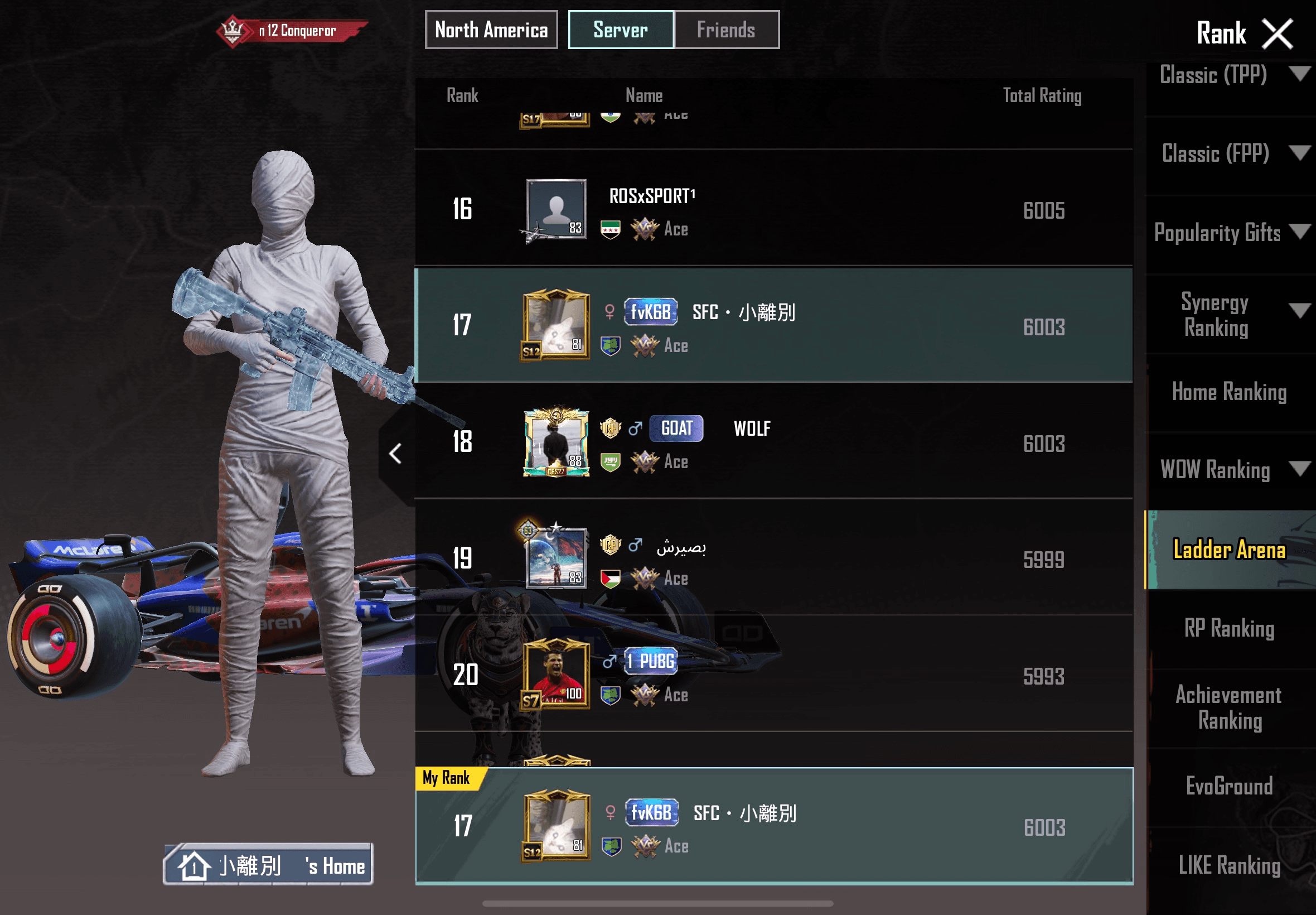This screenshot has height=915, width=1316.
Task: Open EvoGround rankings
Action: pyautogui.click(x=1229, y=786)
